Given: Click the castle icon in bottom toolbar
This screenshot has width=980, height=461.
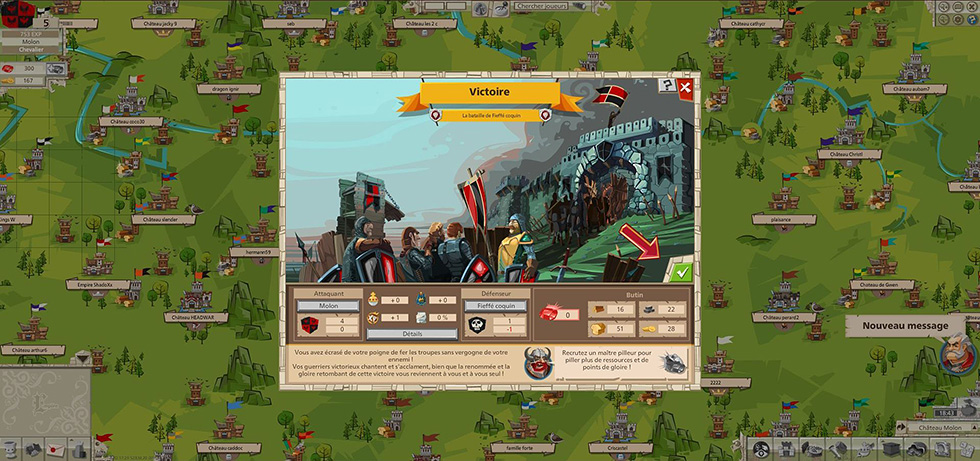Looking at the screenshot, I should pos(786,448).
